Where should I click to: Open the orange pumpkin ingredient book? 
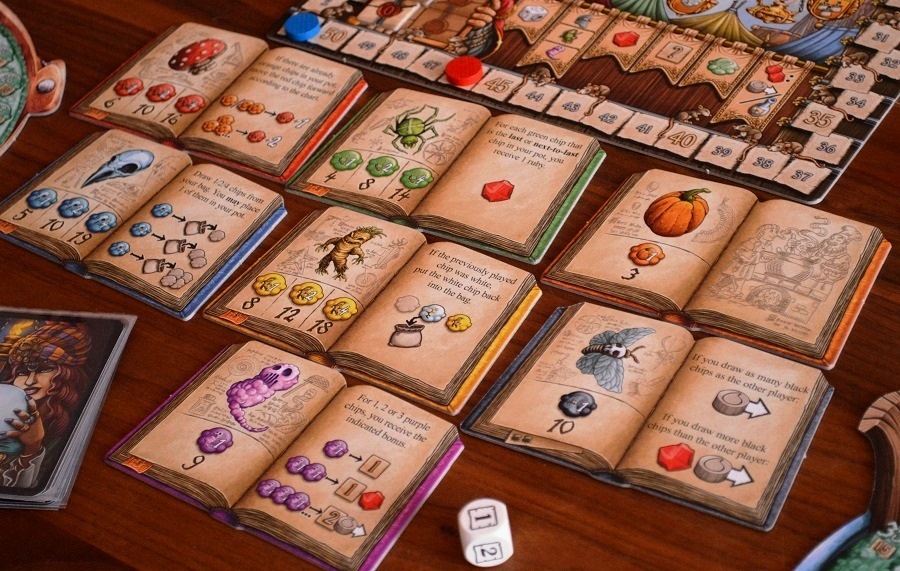715,256
